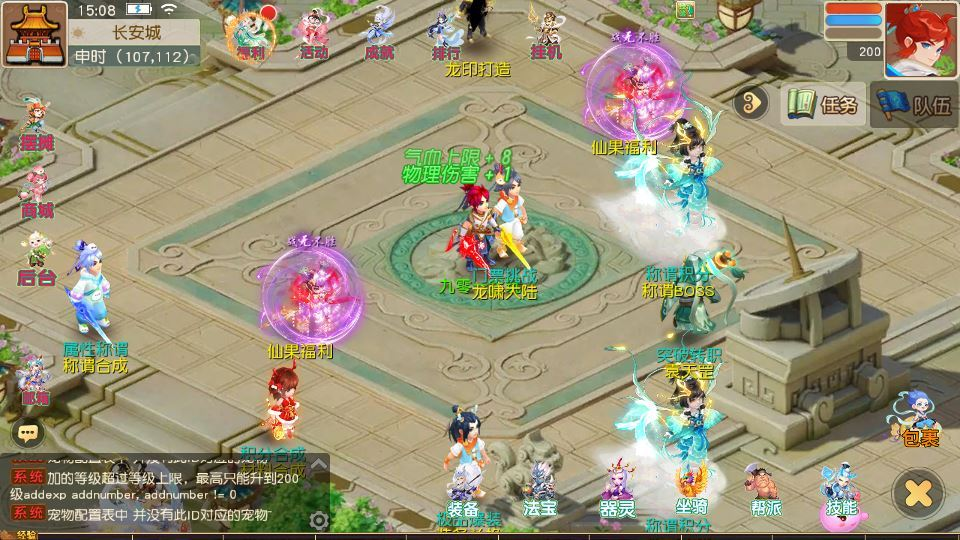Open the 装备 equipment menu
960x540 pixels.
462,490
